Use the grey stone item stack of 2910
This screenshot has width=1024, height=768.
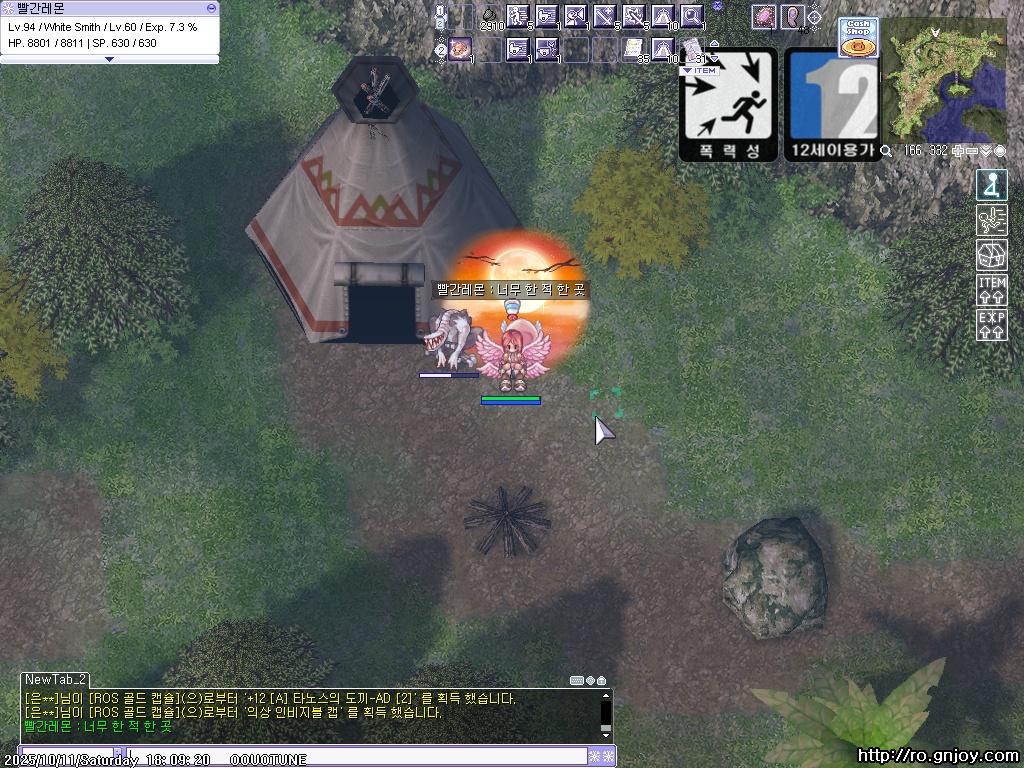(x=489, y=16)
